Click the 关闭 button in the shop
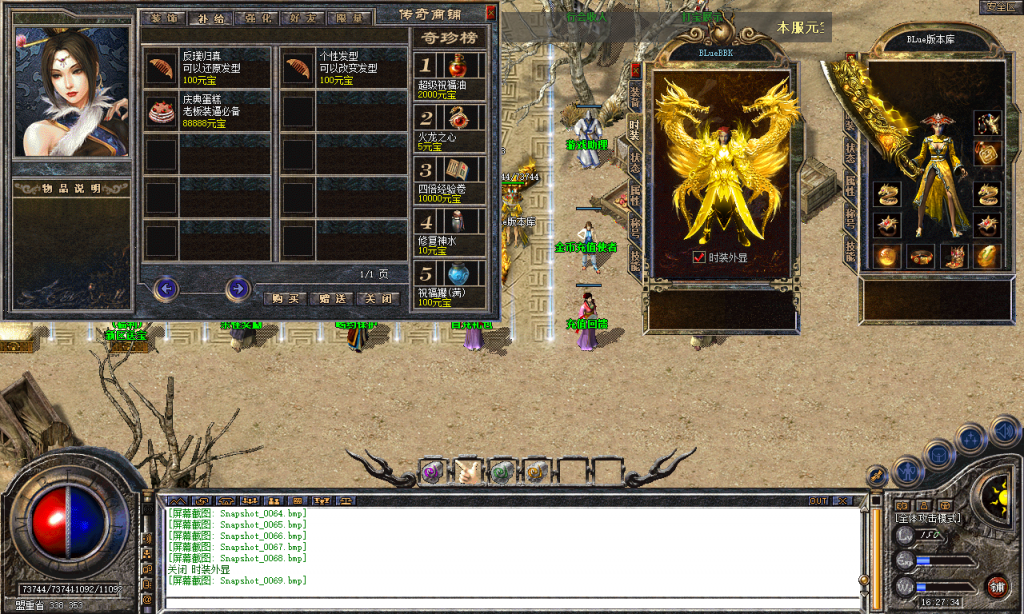 point(379,298)
